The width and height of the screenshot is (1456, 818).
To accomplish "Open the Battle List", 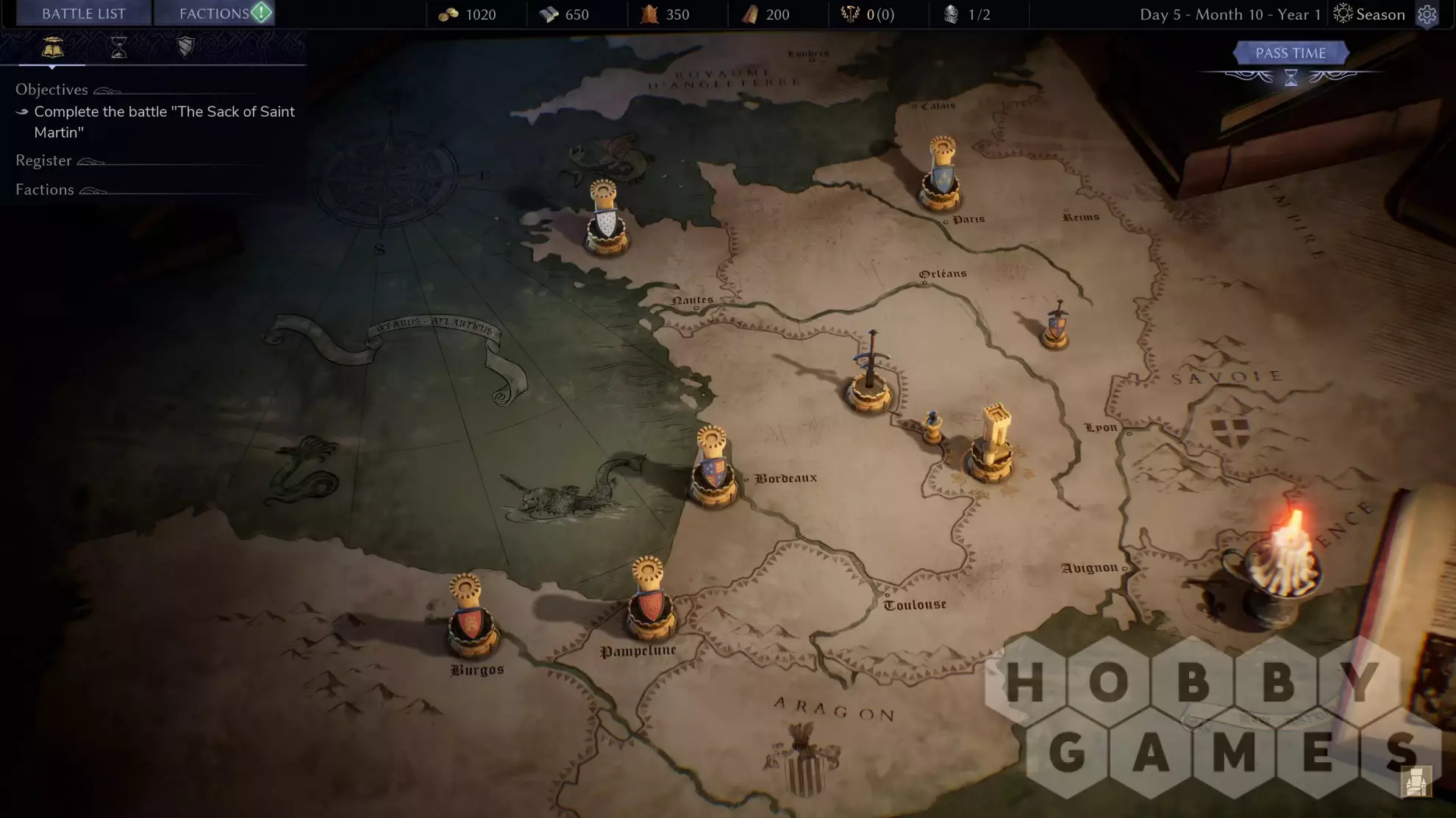I will (x=84, y=14).
